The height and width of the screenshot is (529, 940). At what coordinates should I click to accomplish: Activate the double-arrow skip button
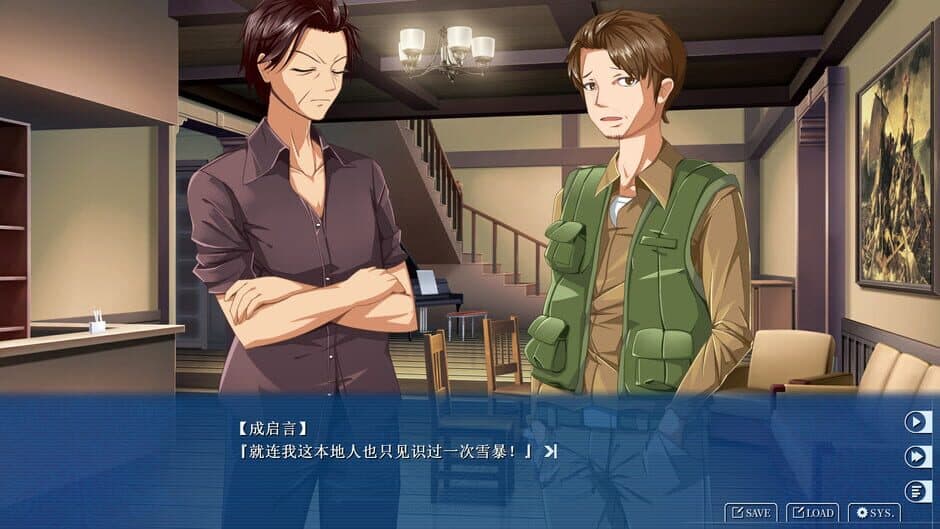tap(917, 456)
